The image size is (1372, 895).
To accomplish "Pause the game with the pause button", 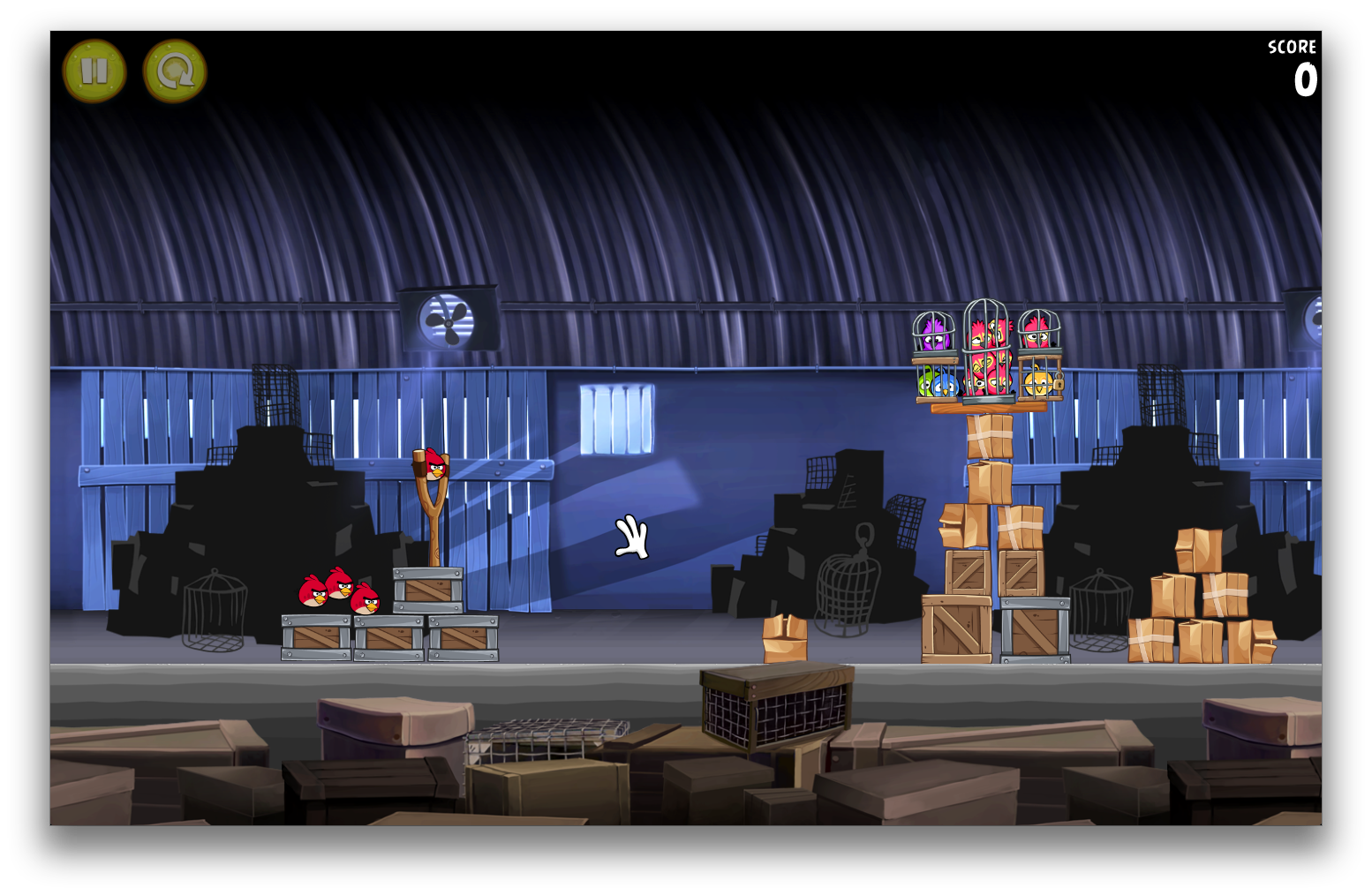I will (94, 71).
